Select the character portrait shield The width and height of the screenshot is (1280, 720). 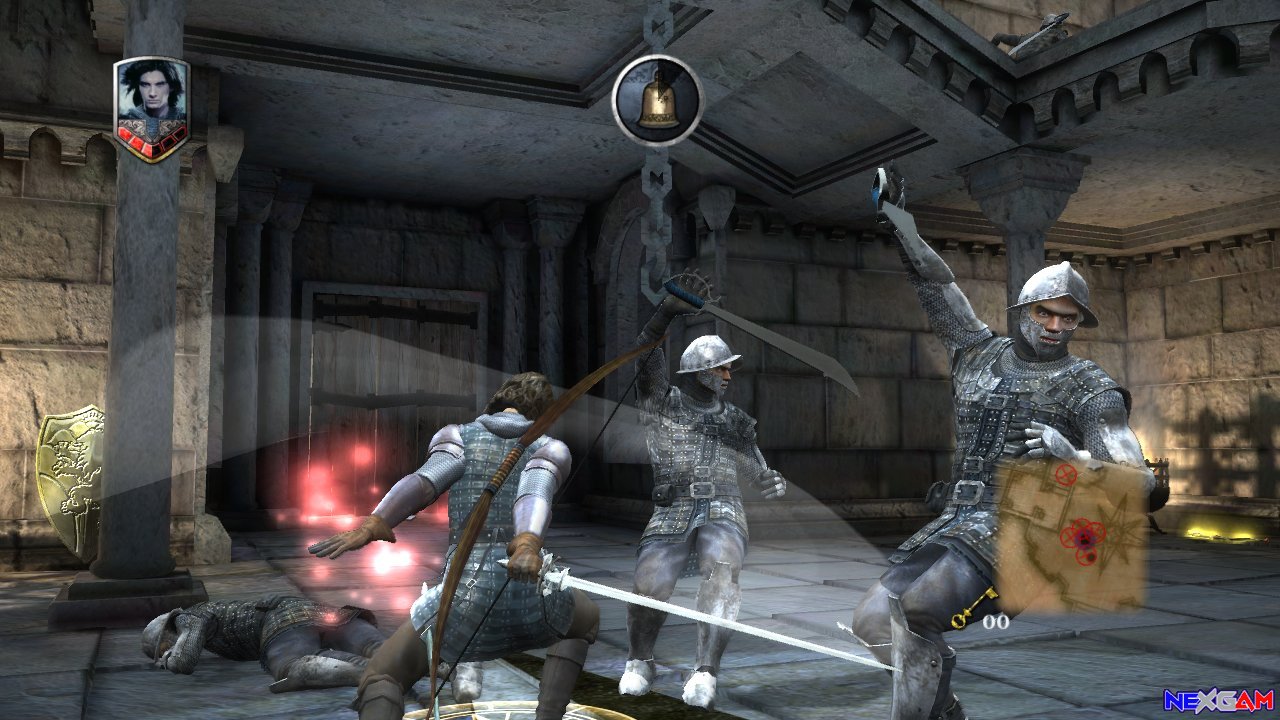coord(151,108)
